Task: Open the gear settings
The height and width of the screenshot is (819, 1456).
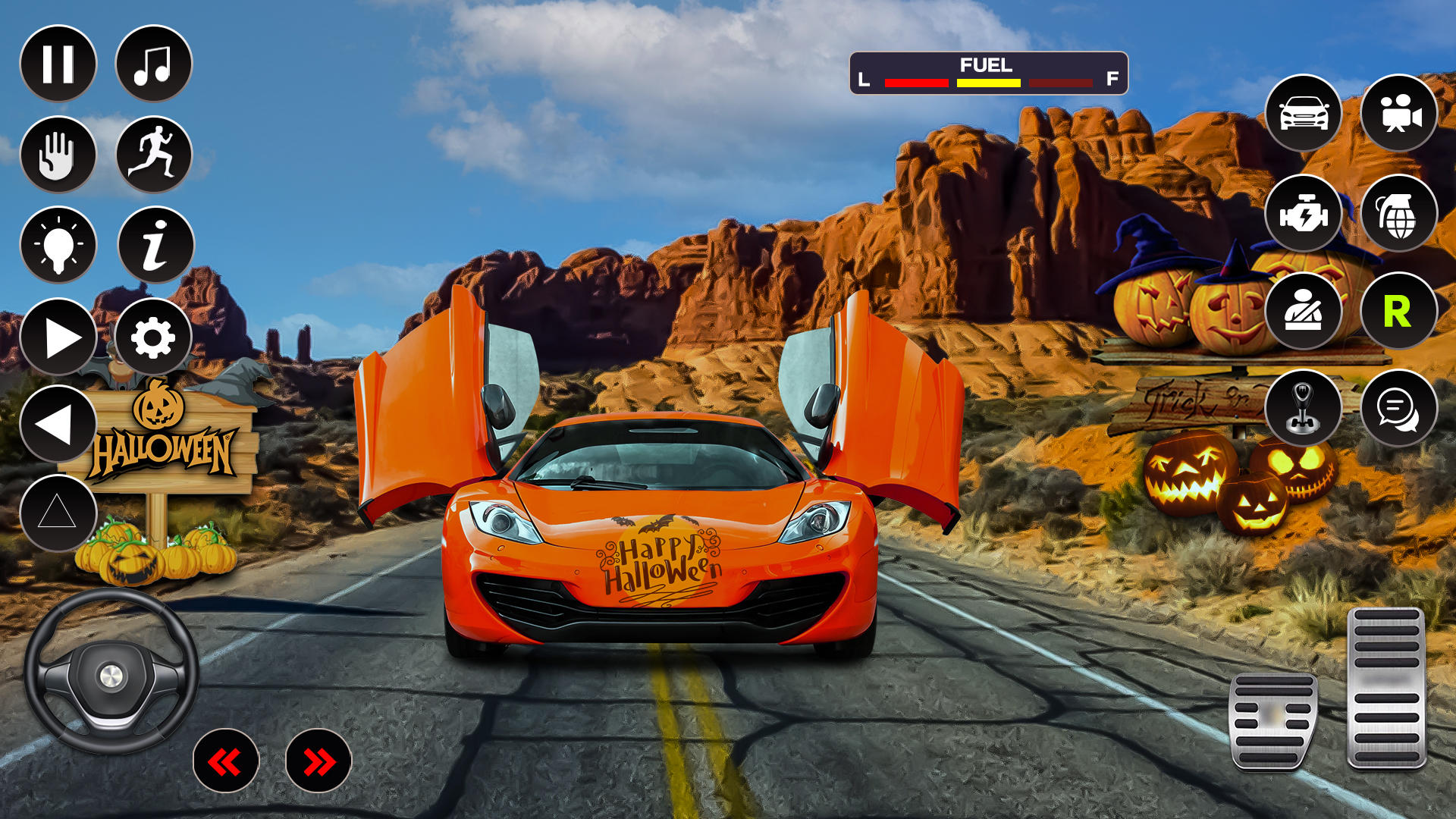Action: (153, 337)
